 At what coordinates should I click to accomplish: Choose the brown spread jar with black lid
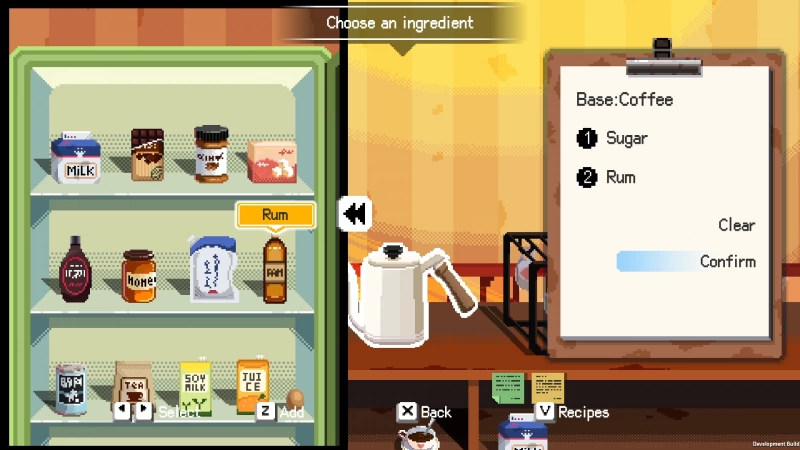pos(211,154)
